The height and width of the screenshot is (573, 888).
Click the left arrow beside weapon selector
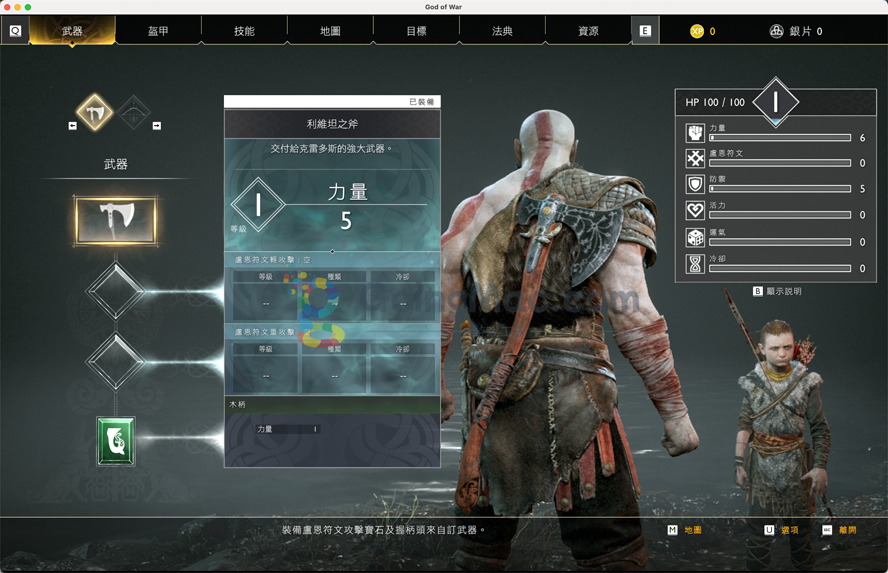pos(72,126)
